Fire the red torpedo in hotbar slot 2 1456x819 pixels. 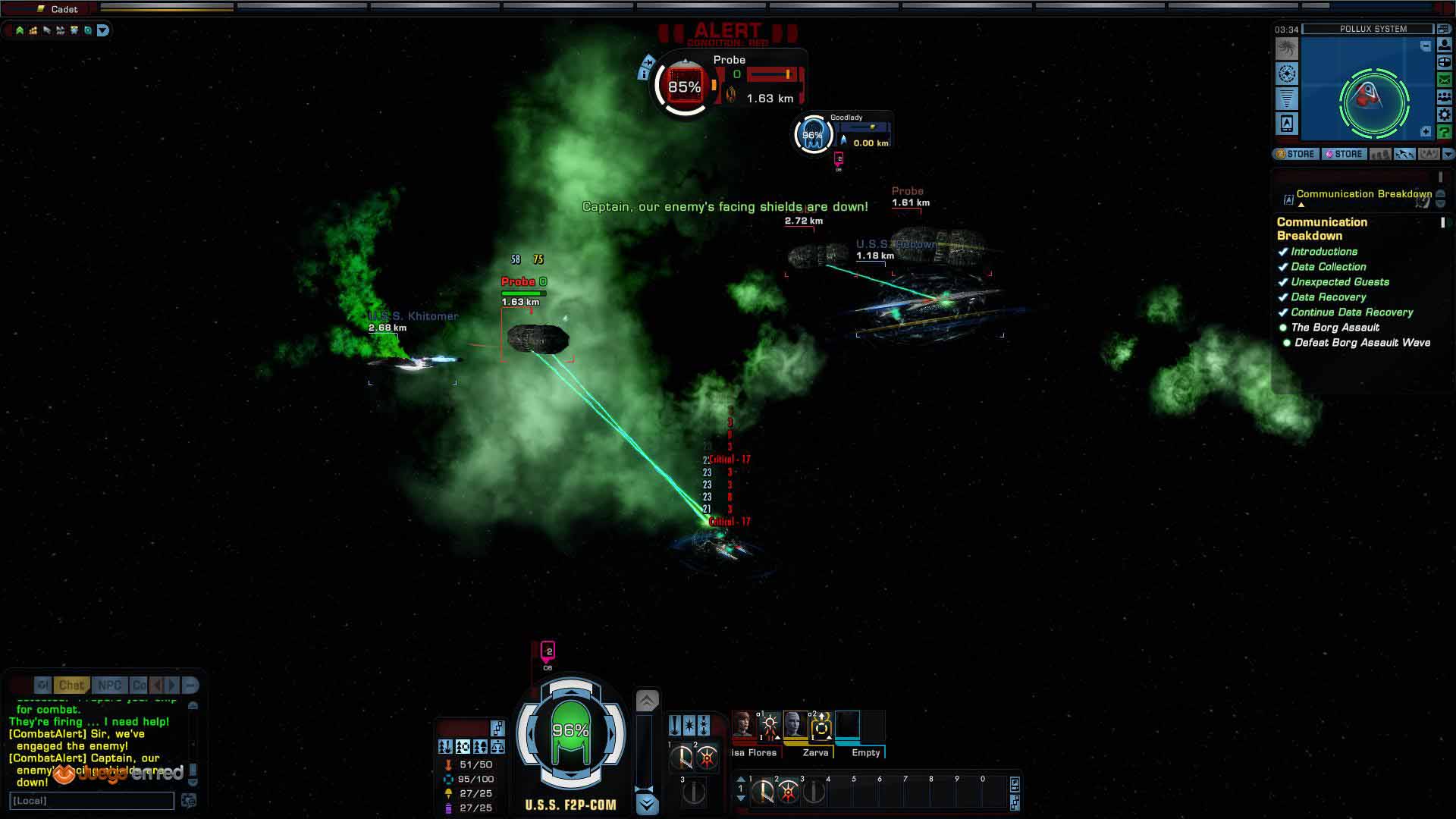point(789,792)
